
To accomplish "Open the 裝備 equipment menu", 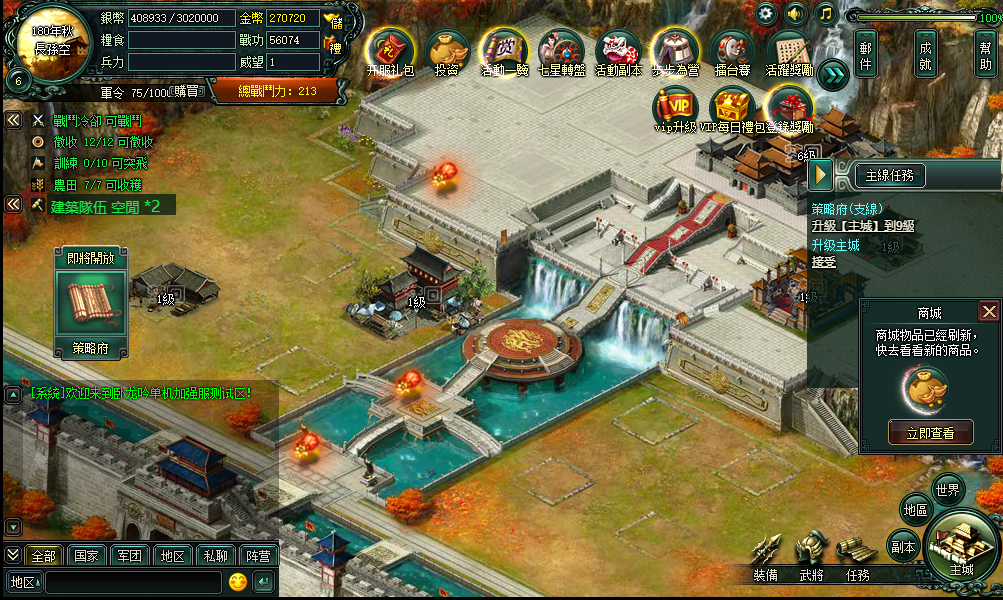I will pyautogui.click(x=766, y=560).
